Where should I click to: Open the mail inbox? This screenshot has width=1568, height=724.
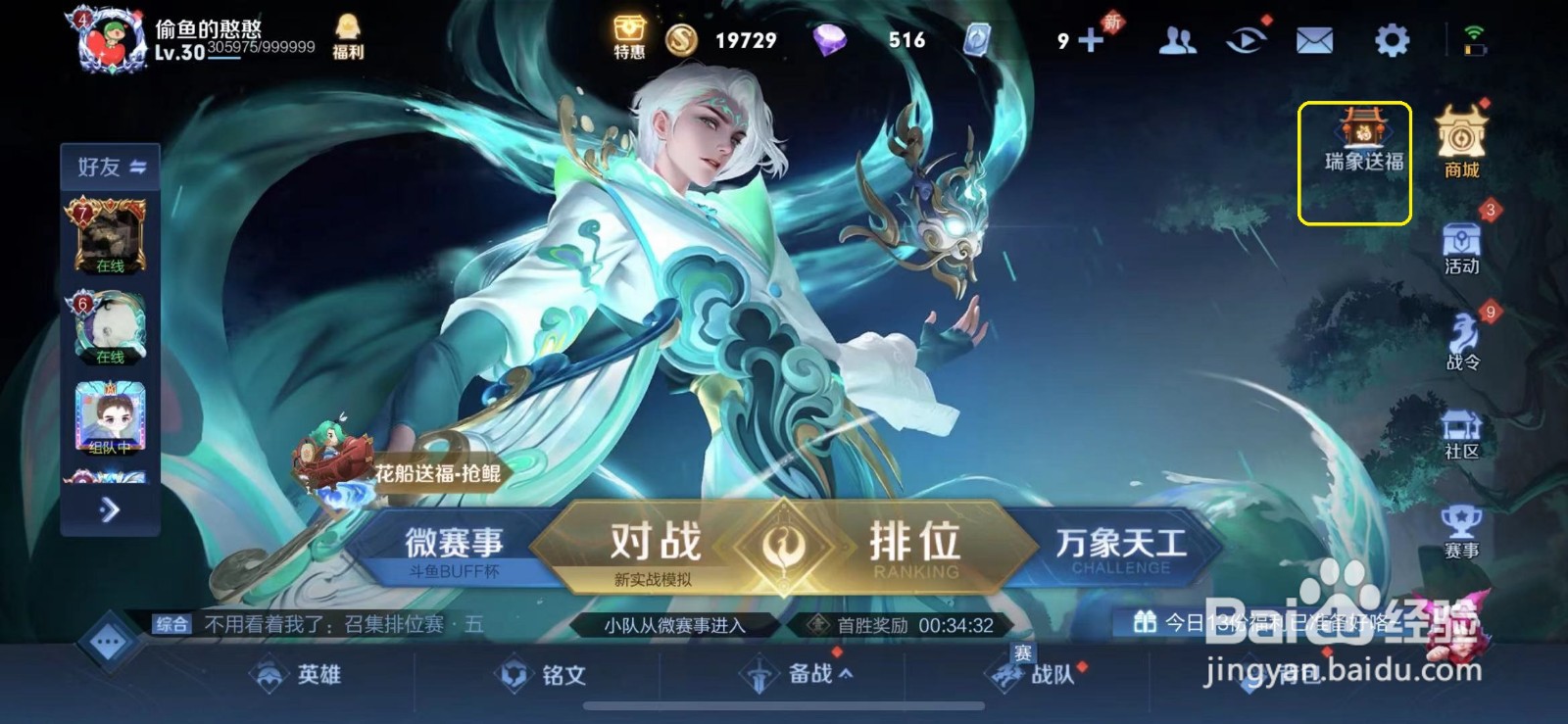point(1316,39)
